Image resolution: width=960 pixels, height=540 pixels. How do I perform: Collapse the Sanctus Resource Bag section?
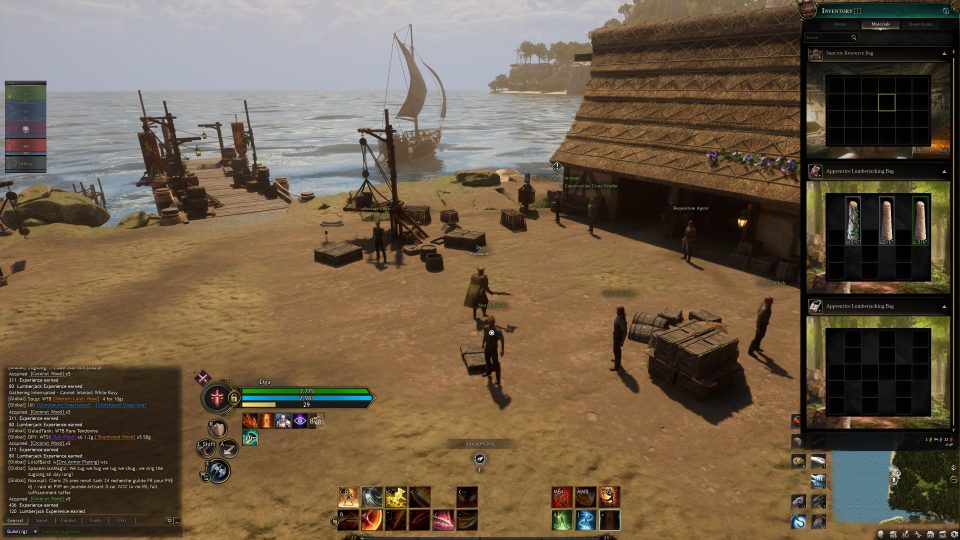tap(943, 53)
